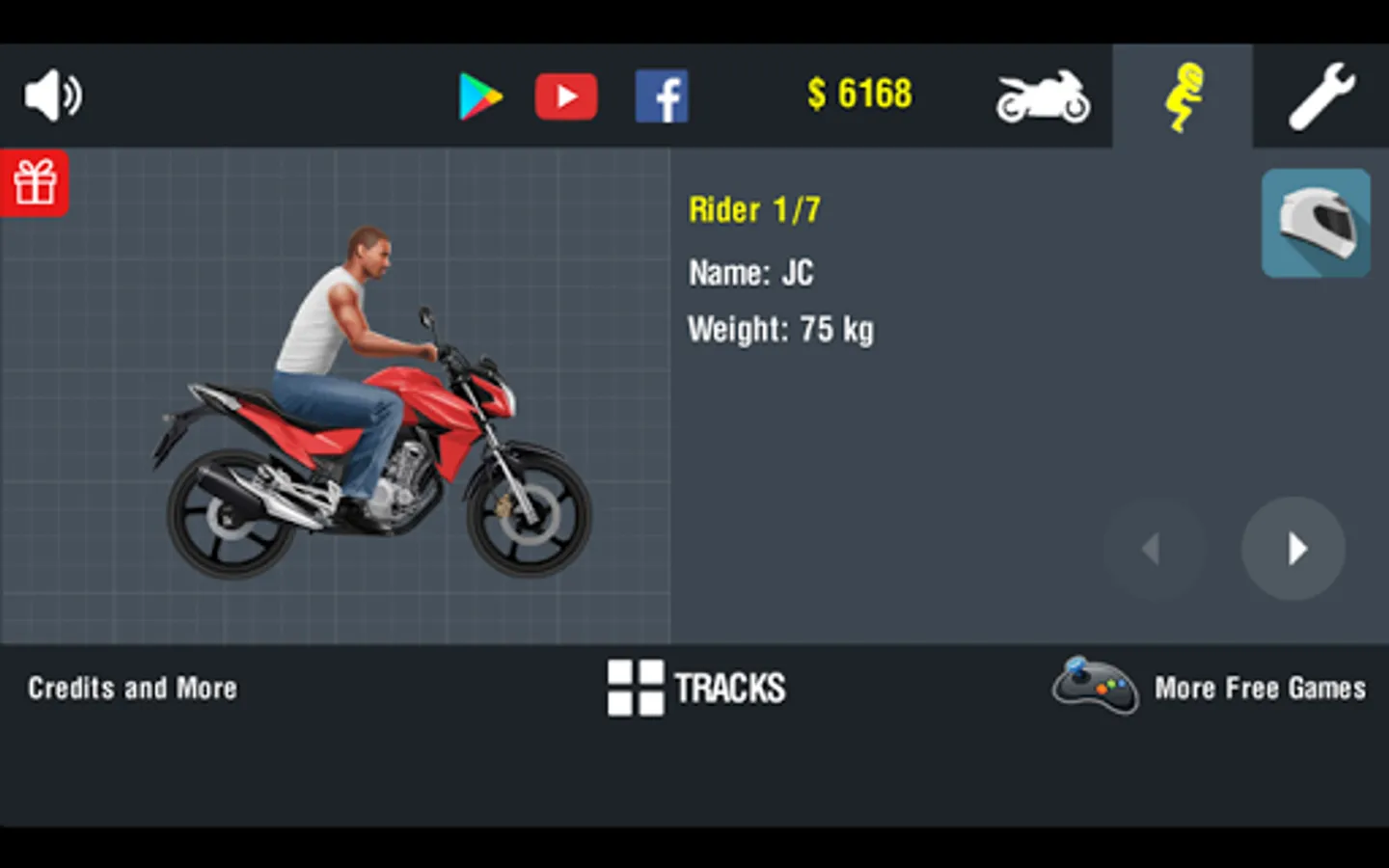1389x868 pixels.
Task: Select the helmet customization option
Action: coord(1315,222)
